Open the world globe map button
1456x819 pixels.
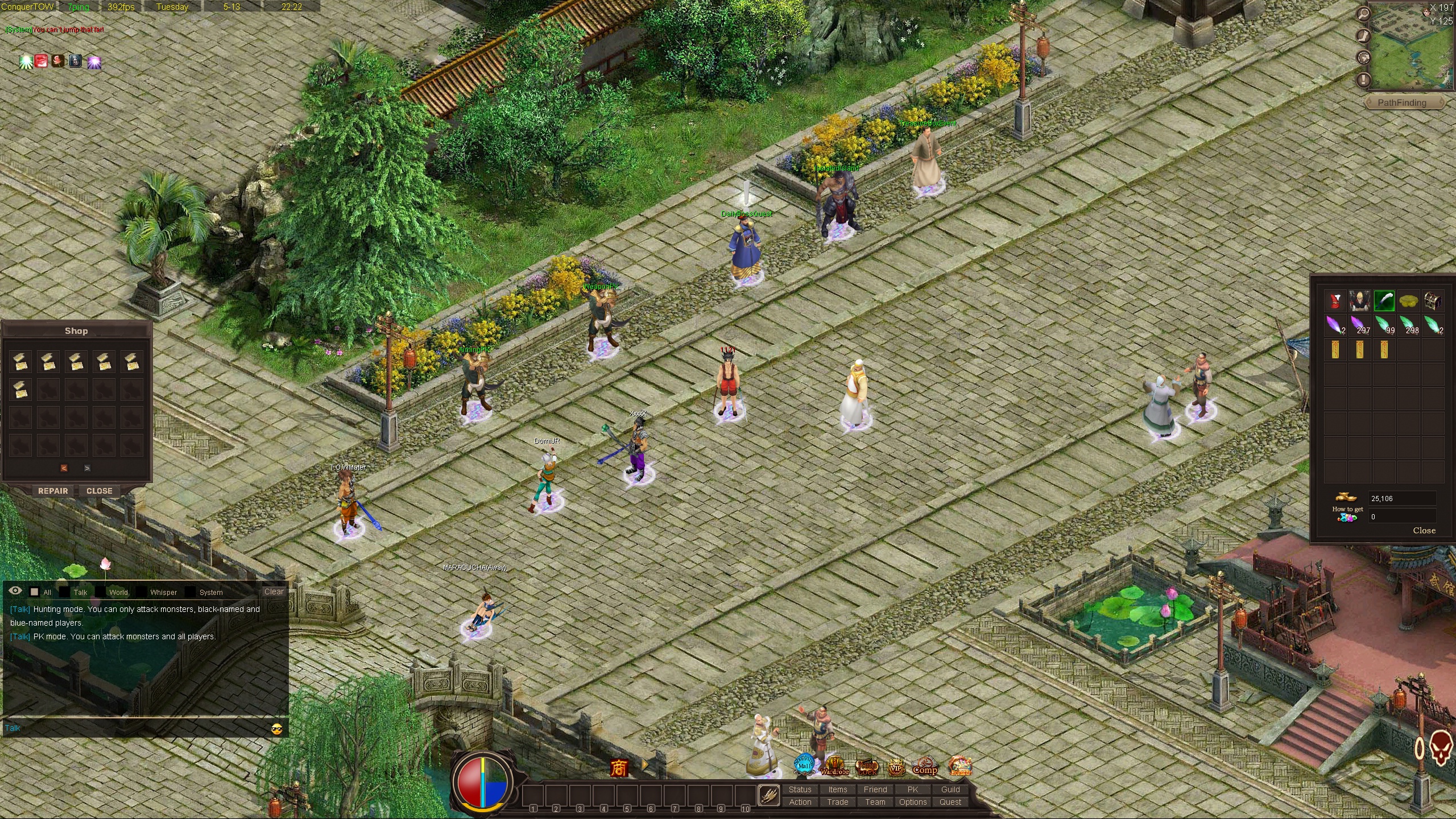click(1363, 57)
